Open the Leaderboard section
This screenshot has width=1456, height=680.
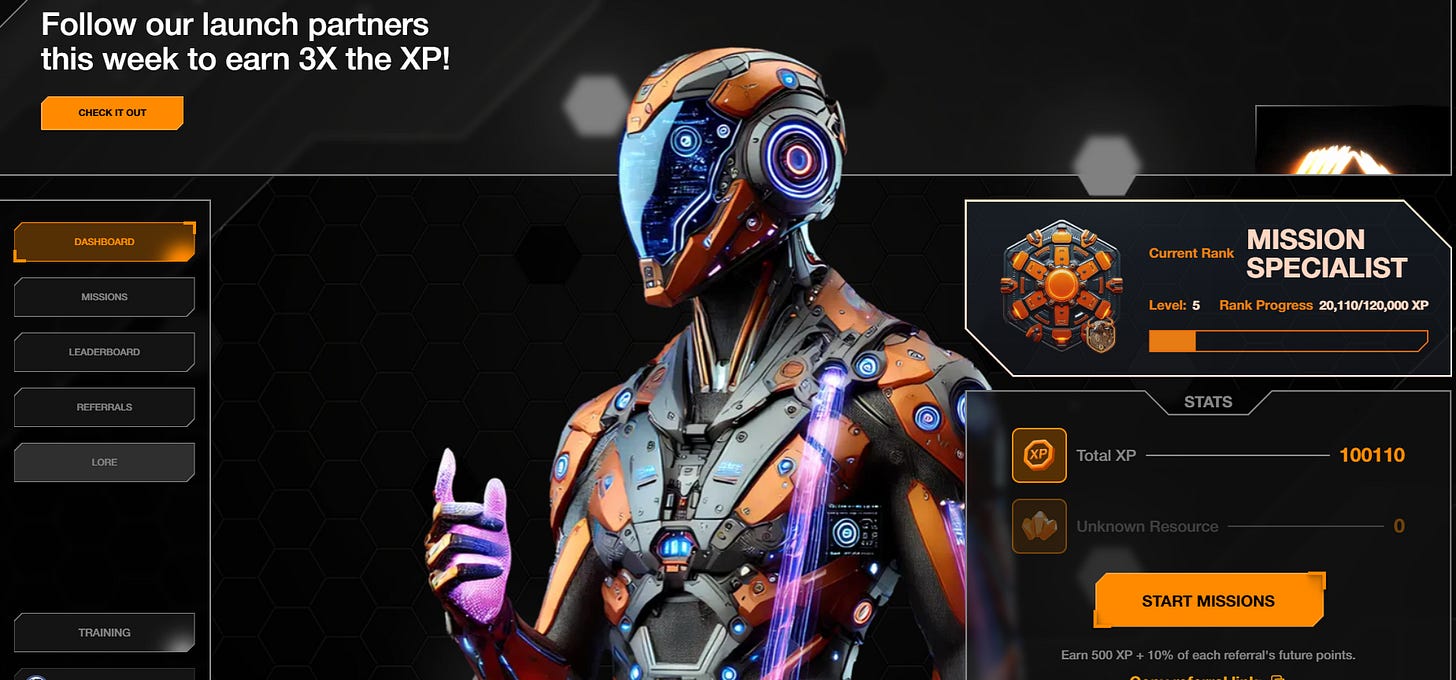[104, 352]
